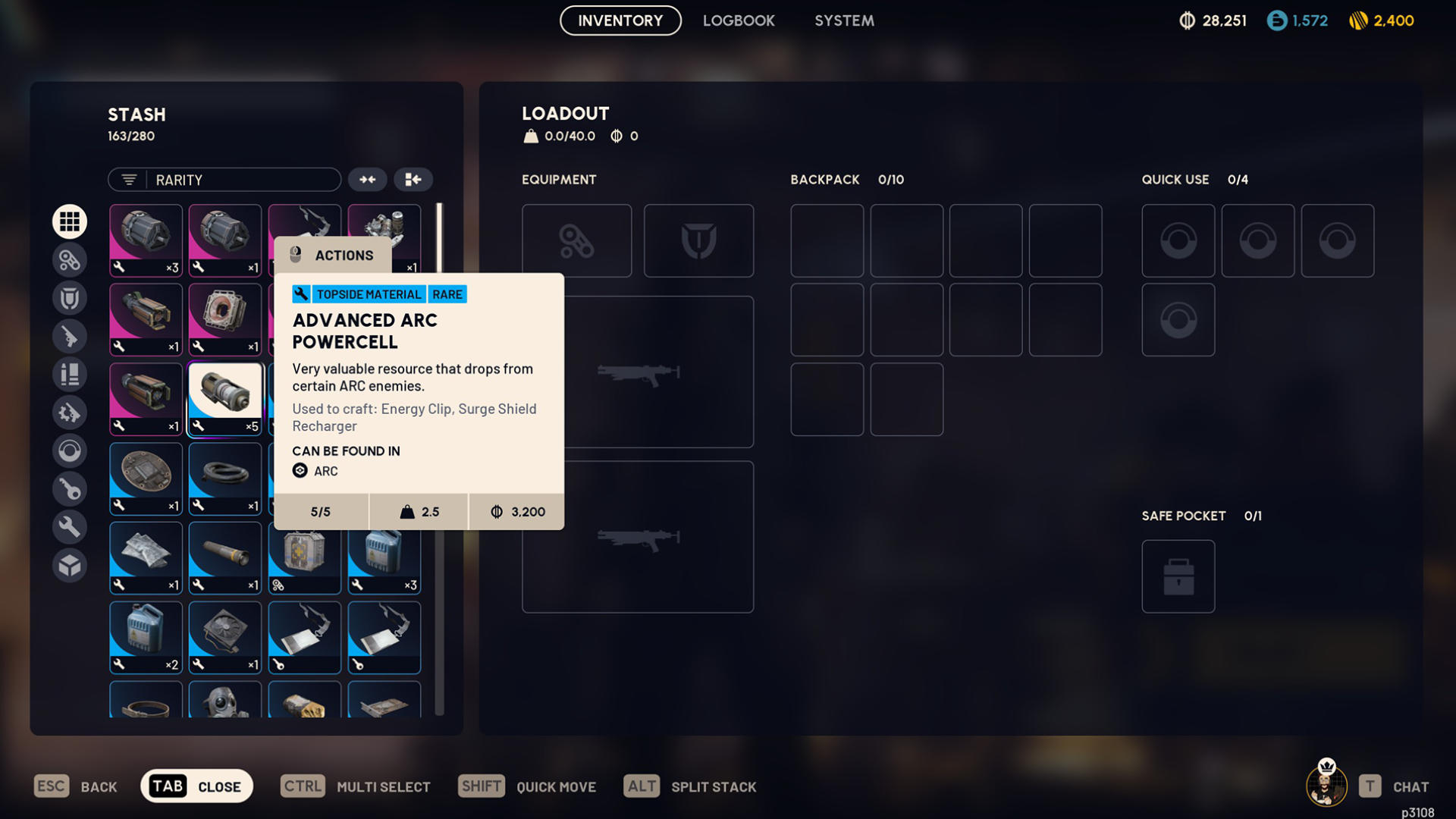Filter stash by keys using the key icon
1456x819 pixels.
coord(70,489)
